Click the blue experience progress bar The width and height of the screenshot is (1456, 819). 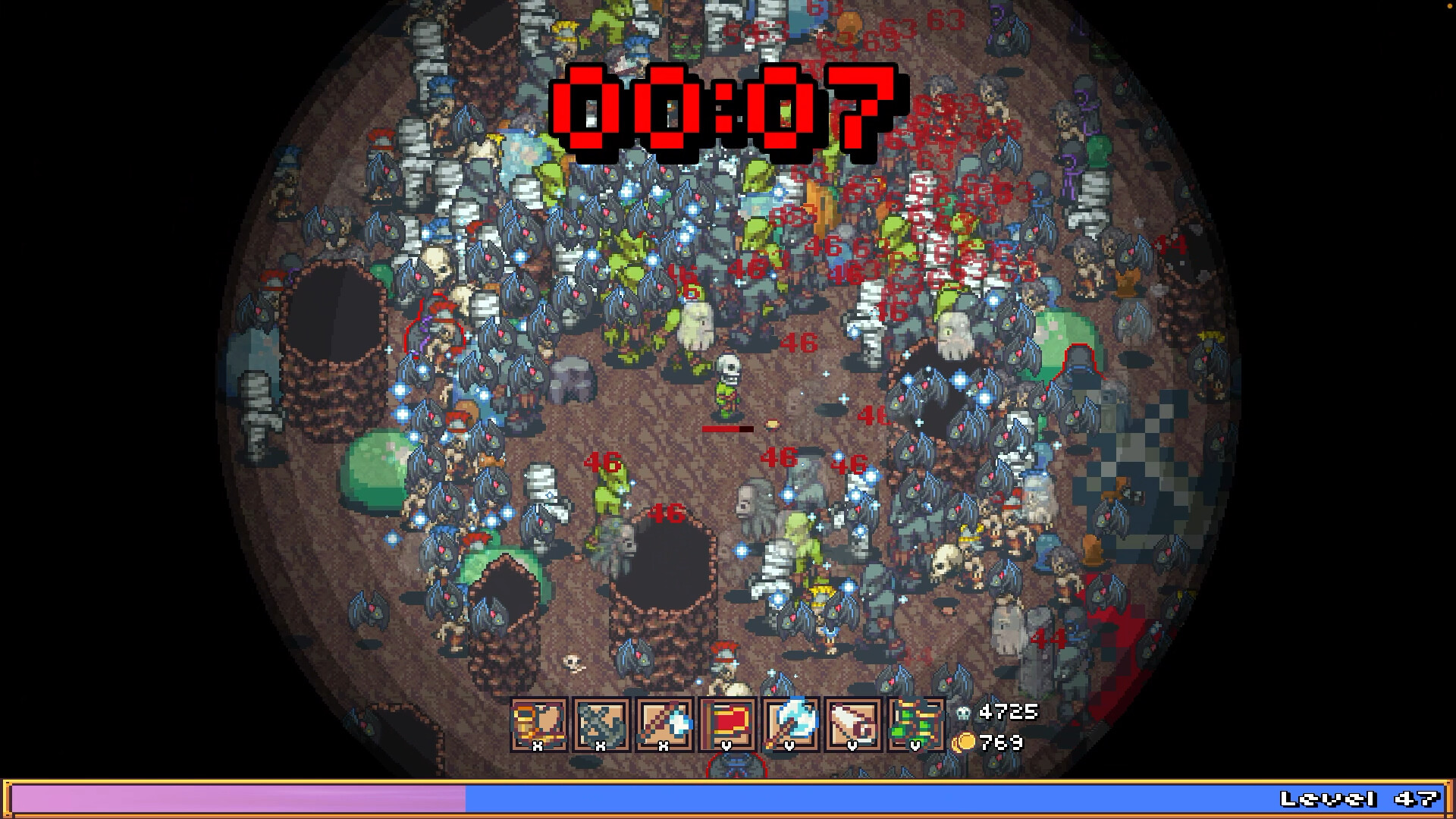[910, 799]
